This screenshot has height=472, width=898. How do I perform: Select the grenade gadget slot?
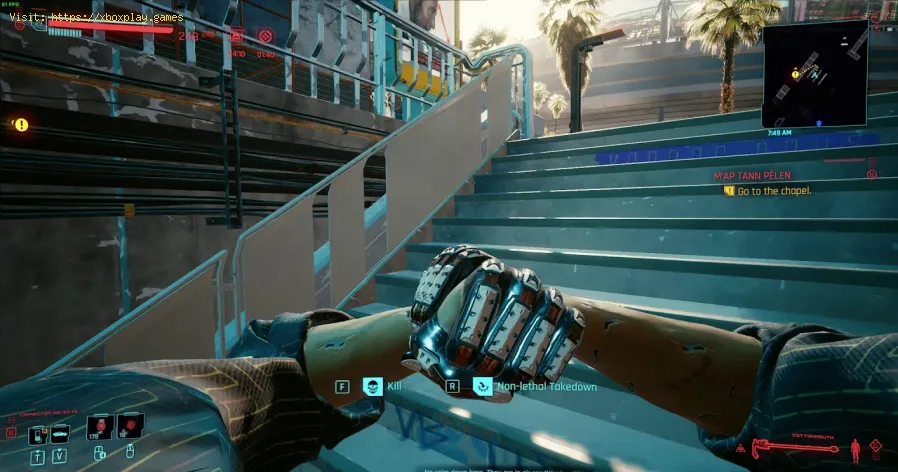click(x=130, y=427)
